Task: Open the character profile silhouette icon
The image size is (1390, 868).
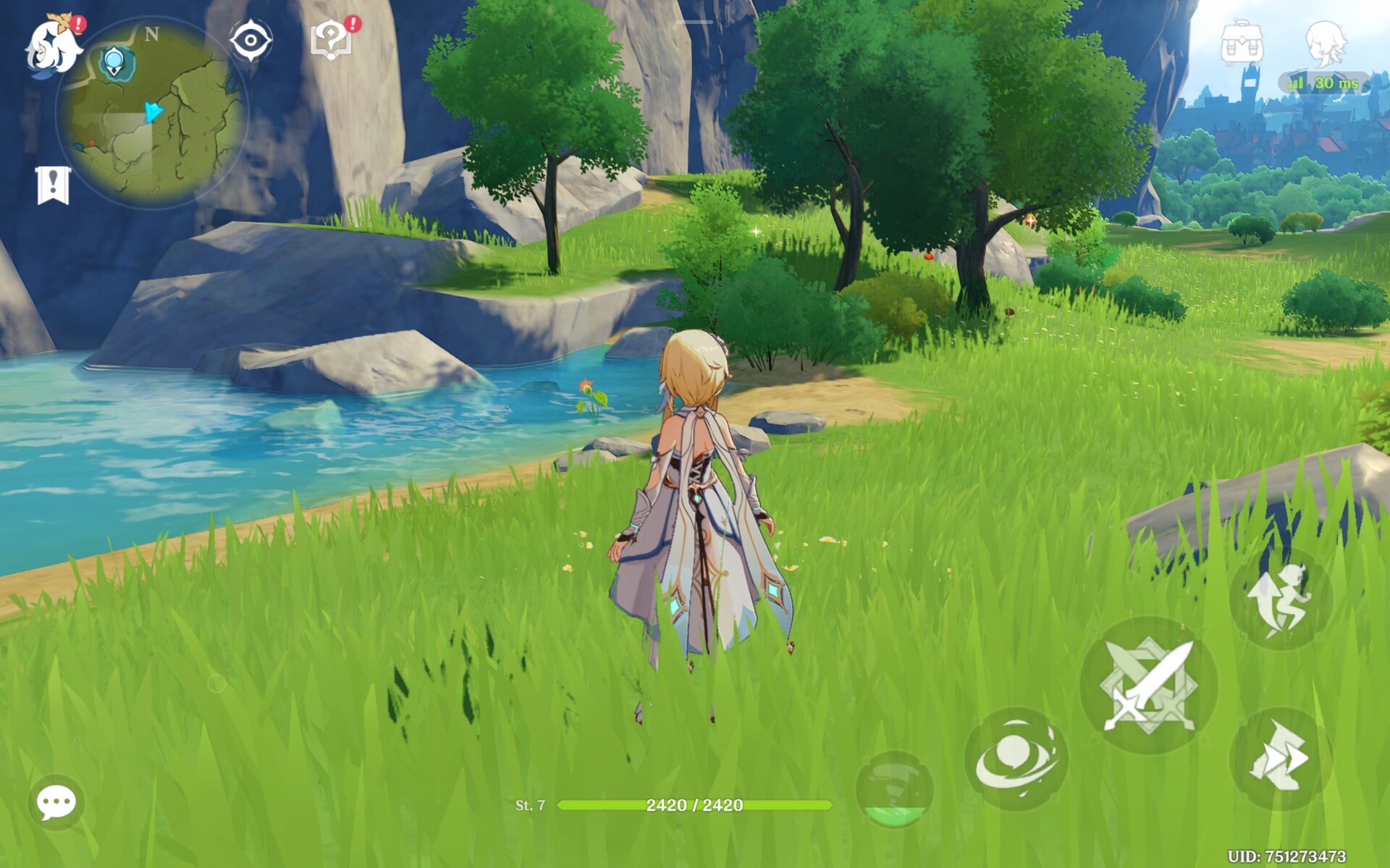Action: 1326,43
